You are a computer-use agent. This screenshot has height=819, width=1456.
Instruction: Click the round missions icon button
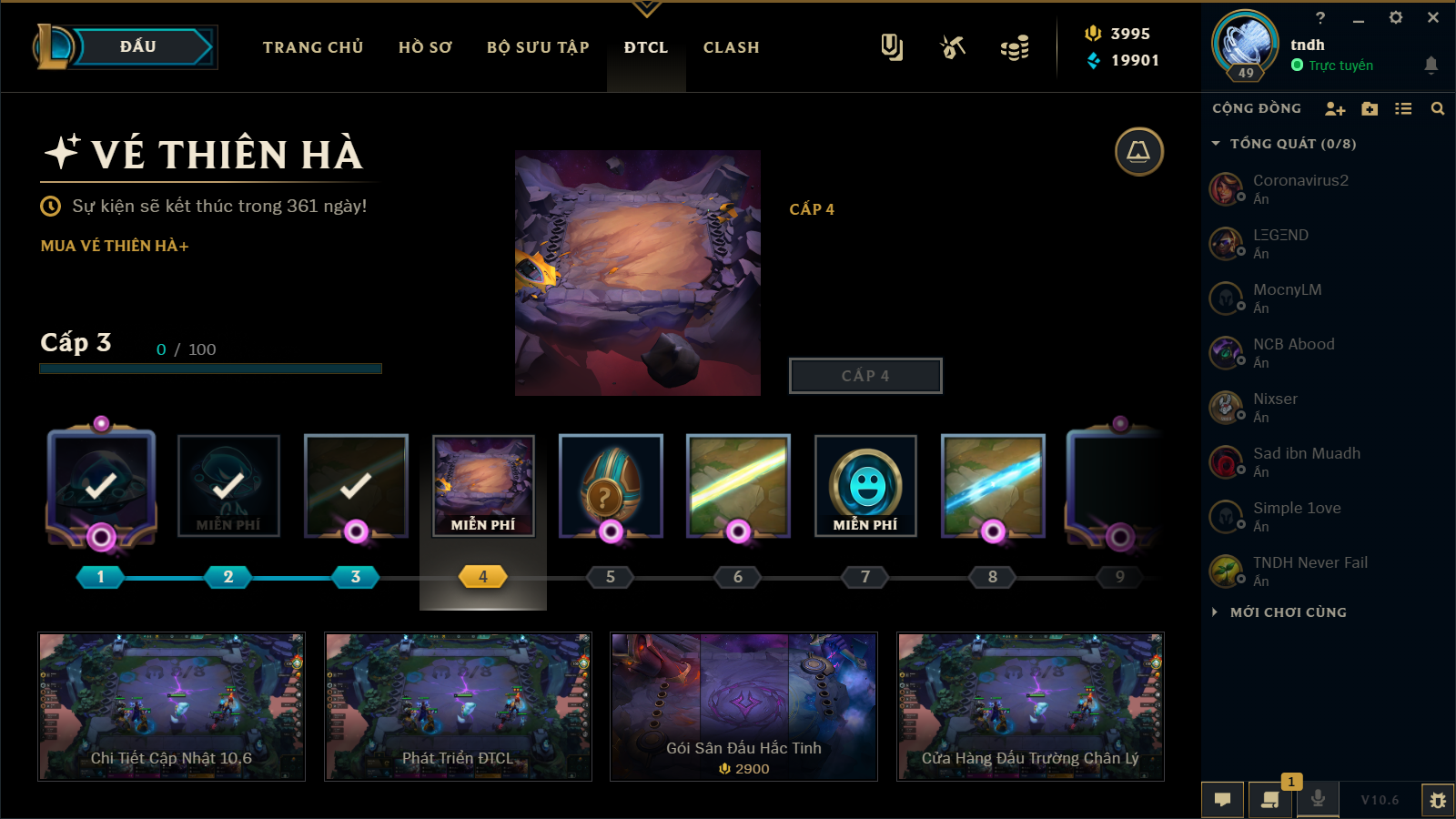[x=1138, y=152]
